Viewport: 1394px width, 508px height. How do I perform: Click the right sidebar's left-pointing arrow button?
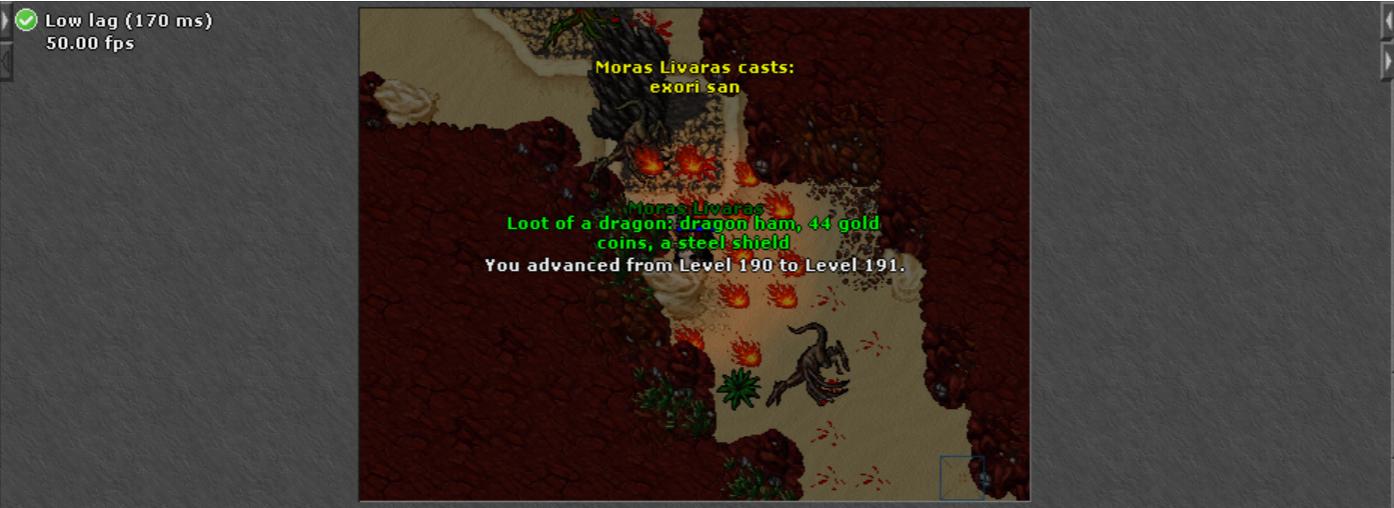tap(1388, 20)
